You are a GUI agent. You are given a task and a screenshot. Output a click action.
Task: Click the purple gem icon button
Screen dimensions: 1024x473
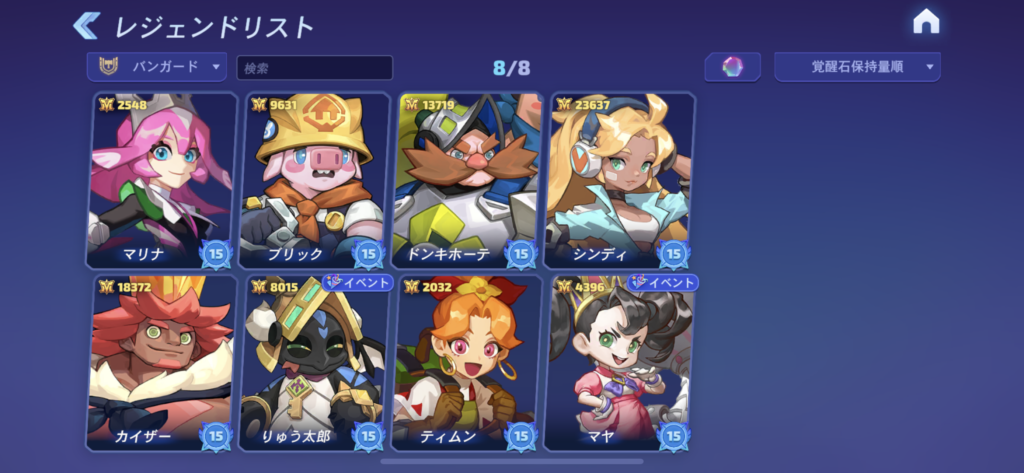(732, 67)
